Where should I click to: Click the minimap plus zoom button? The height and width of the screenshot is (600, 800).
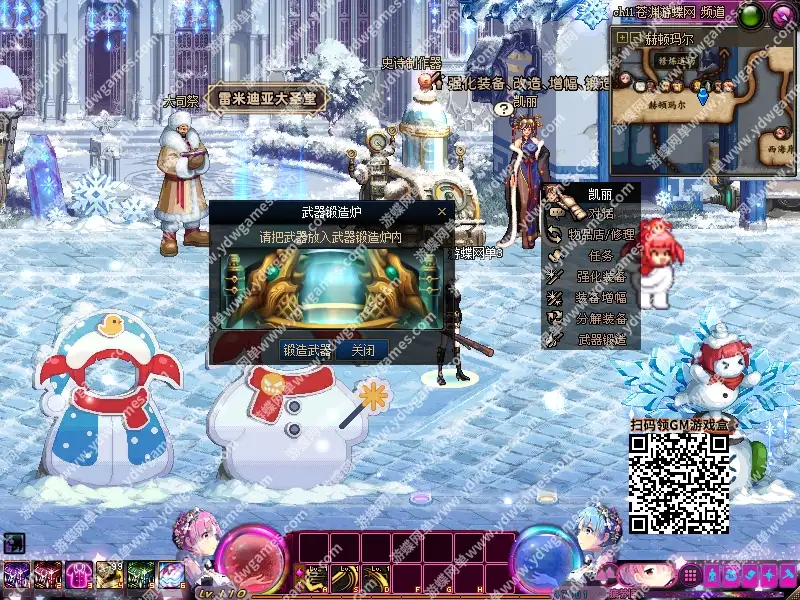[x=622, y=37]
